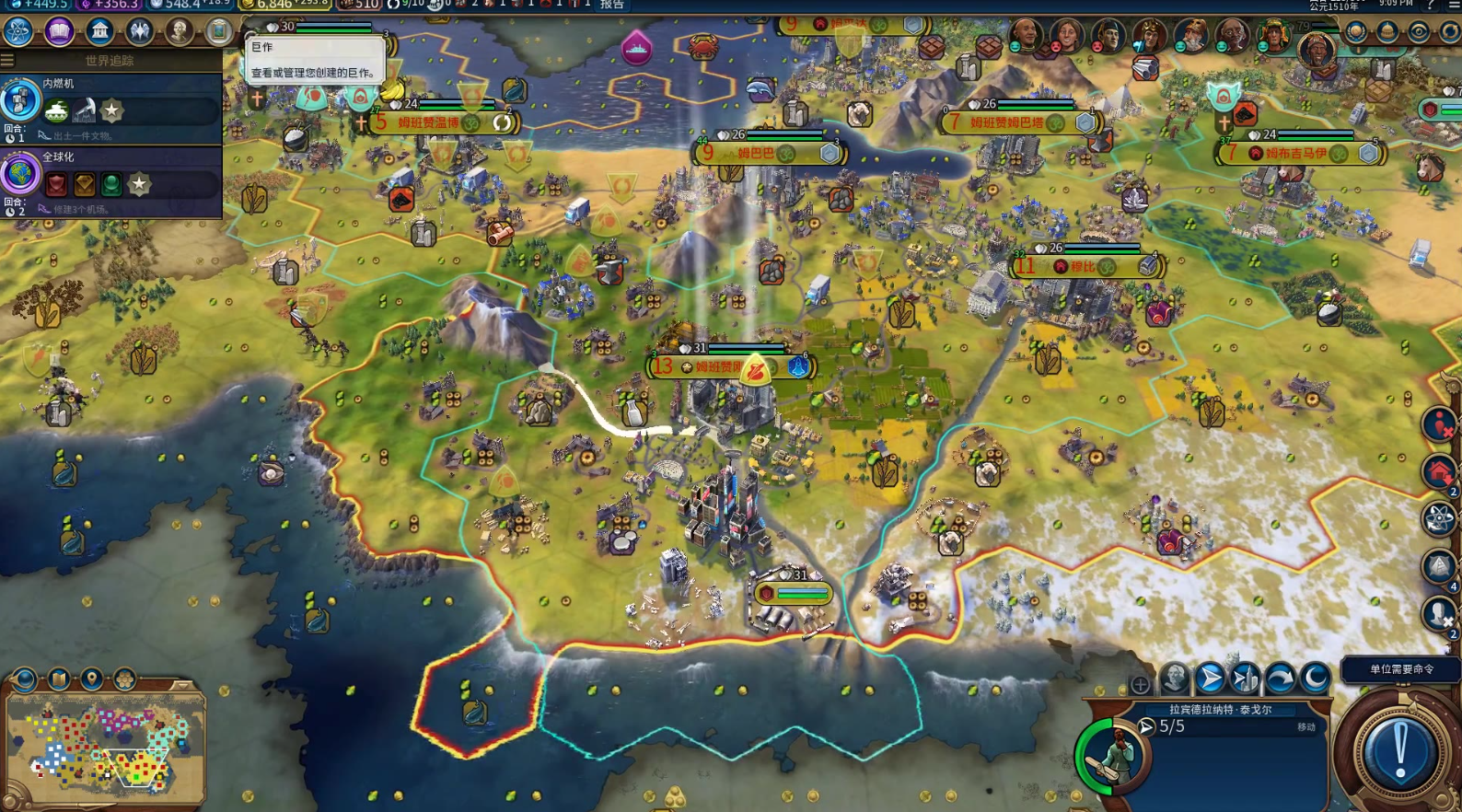1462x812 pixels.
Task: Open the minimap map pin button
Action: [x=91, y=680]
